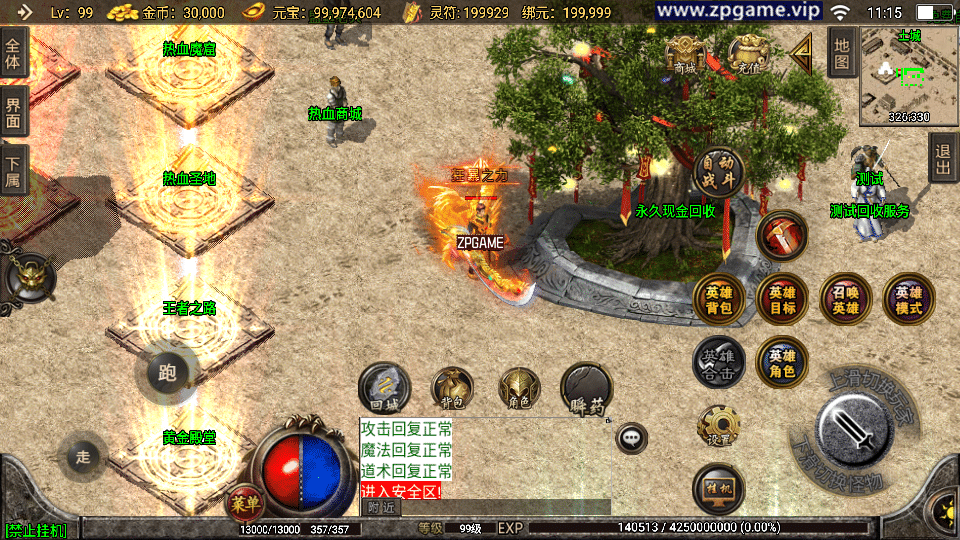The width and height of the screenshot is (960, 540).
Task: Open the chat speech bubble button
Action: pos(631,438)
